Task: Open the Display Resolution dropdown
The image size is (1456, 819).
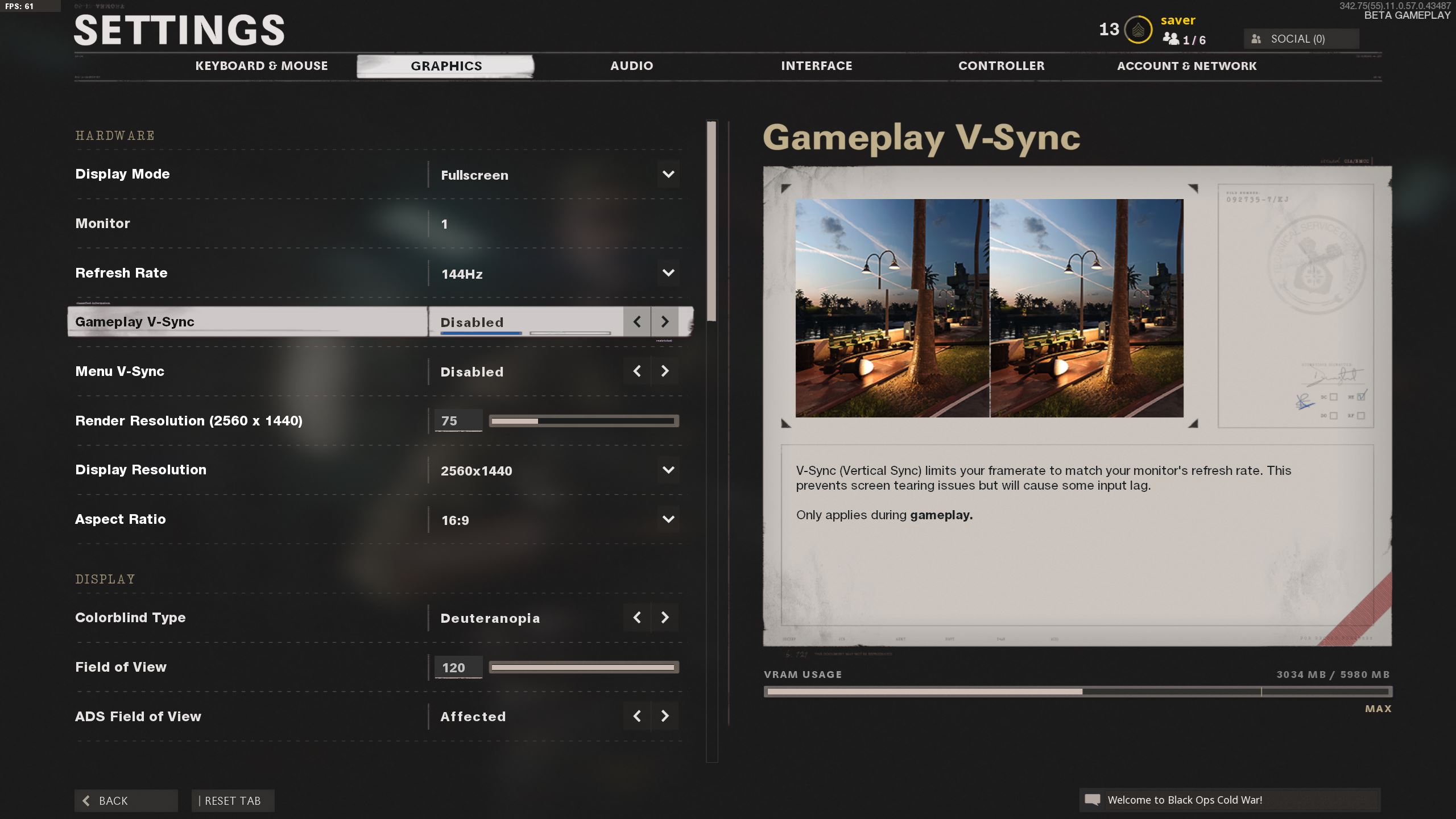Action: pos(668,470)
